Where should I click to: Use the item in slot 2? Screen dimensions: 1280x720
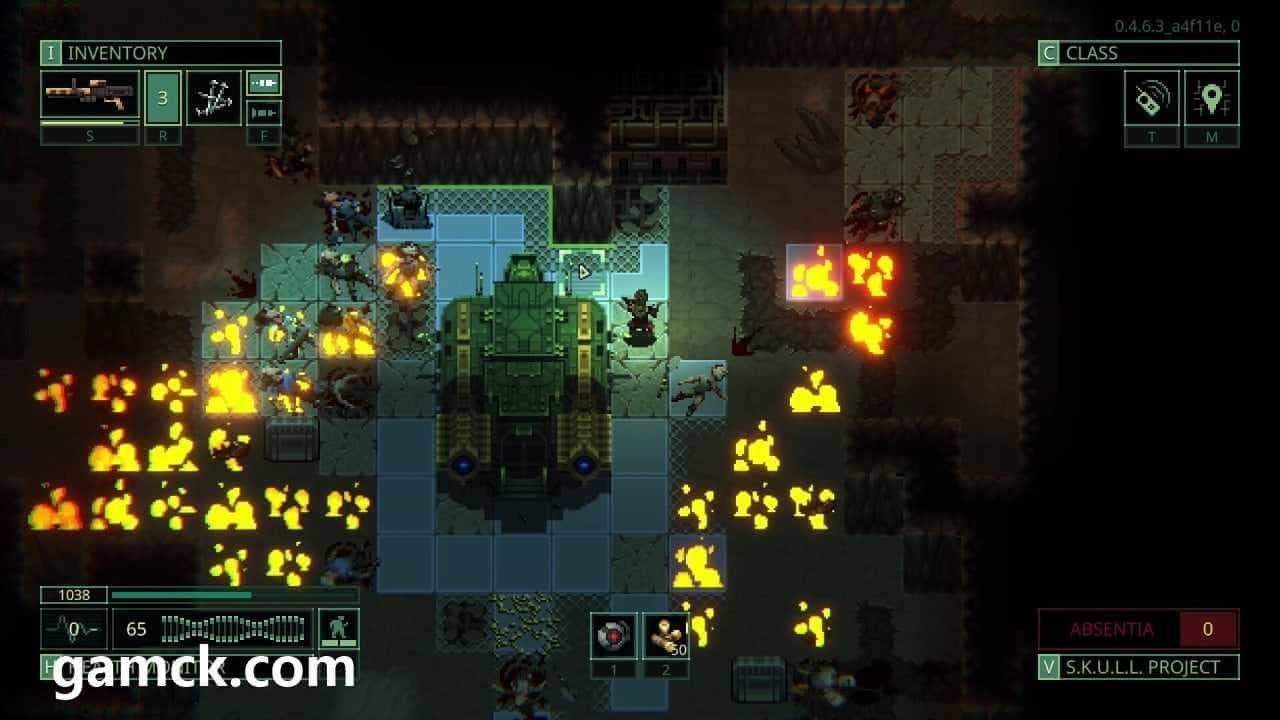click(665, 635)
